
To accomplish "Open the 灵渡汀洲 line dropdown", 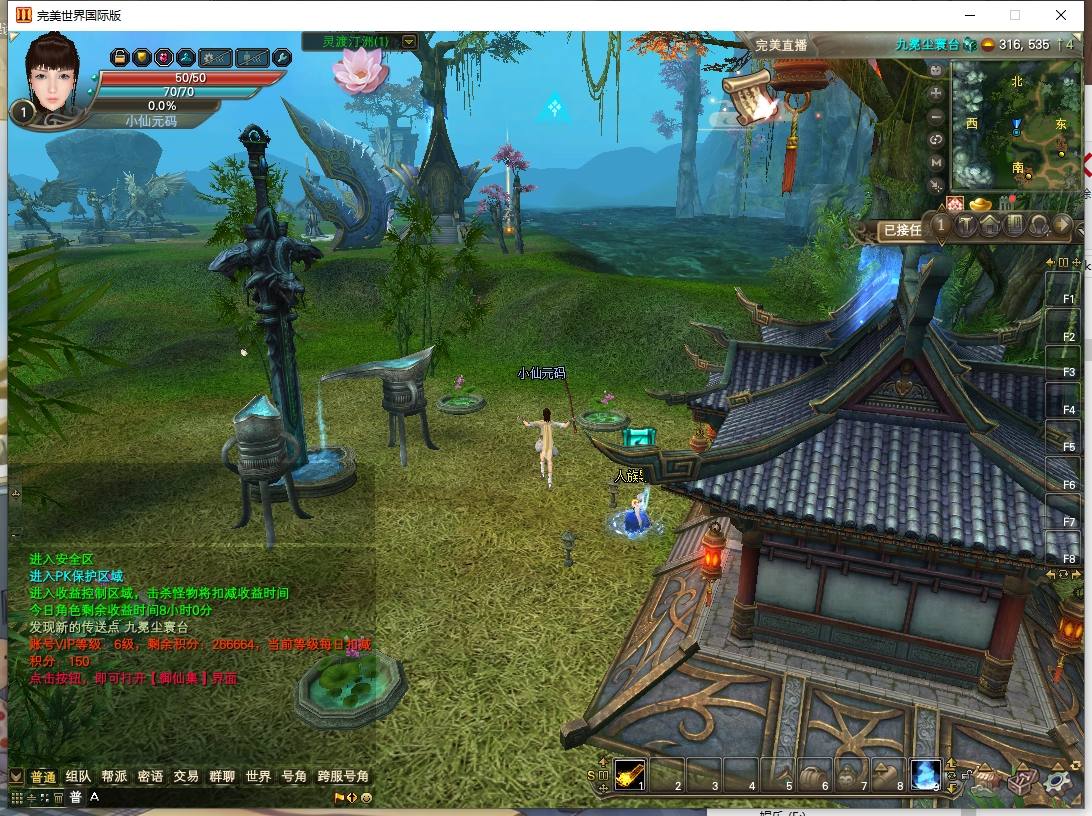I will (x=409, y=42).
